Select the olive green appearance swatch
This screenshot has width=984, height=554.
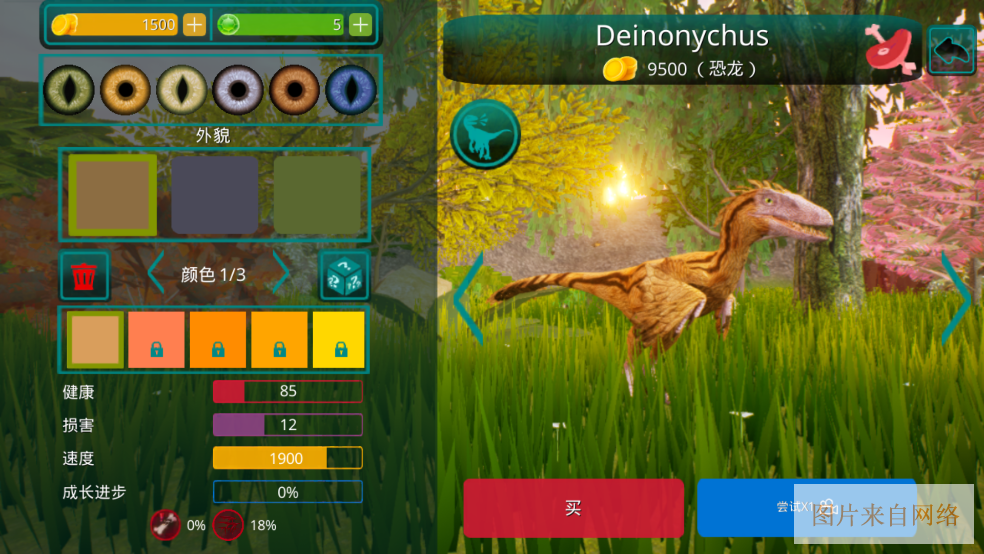point(316,195)
